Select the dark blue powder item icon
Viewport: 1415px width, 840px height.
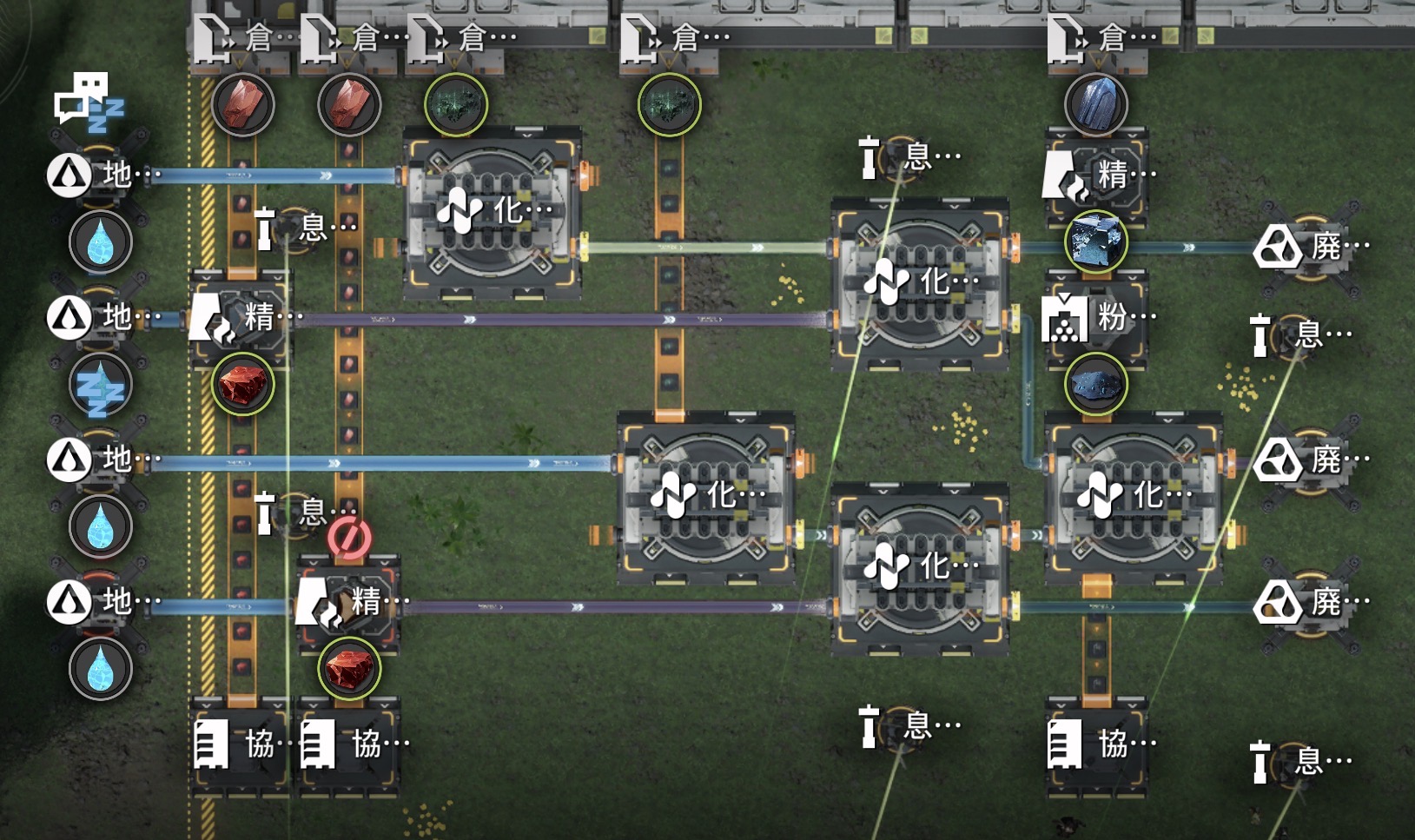(x=1096, y=384)
